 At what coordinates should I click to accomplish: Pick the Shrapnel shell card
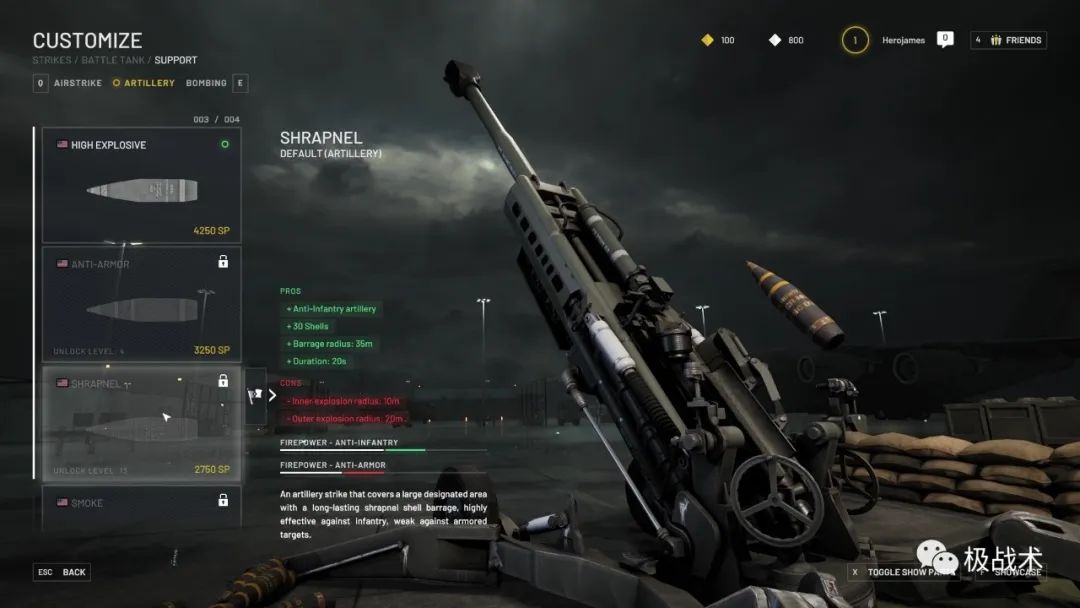(x=141, y=424)
